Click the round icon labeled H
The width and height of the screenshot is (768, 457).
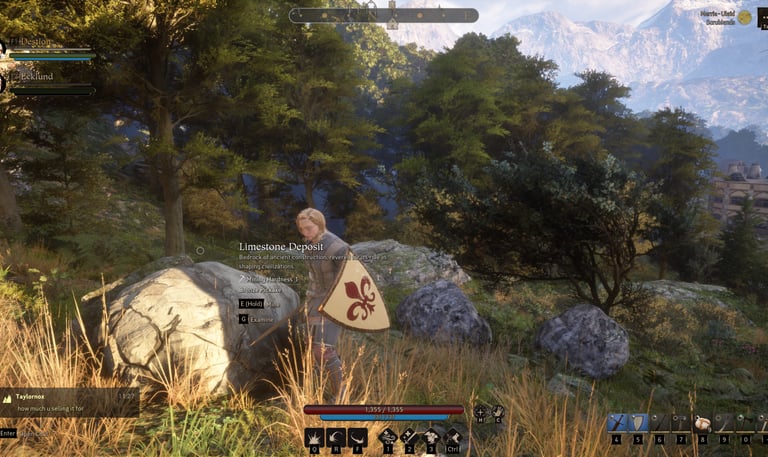[x=481, y=411]
